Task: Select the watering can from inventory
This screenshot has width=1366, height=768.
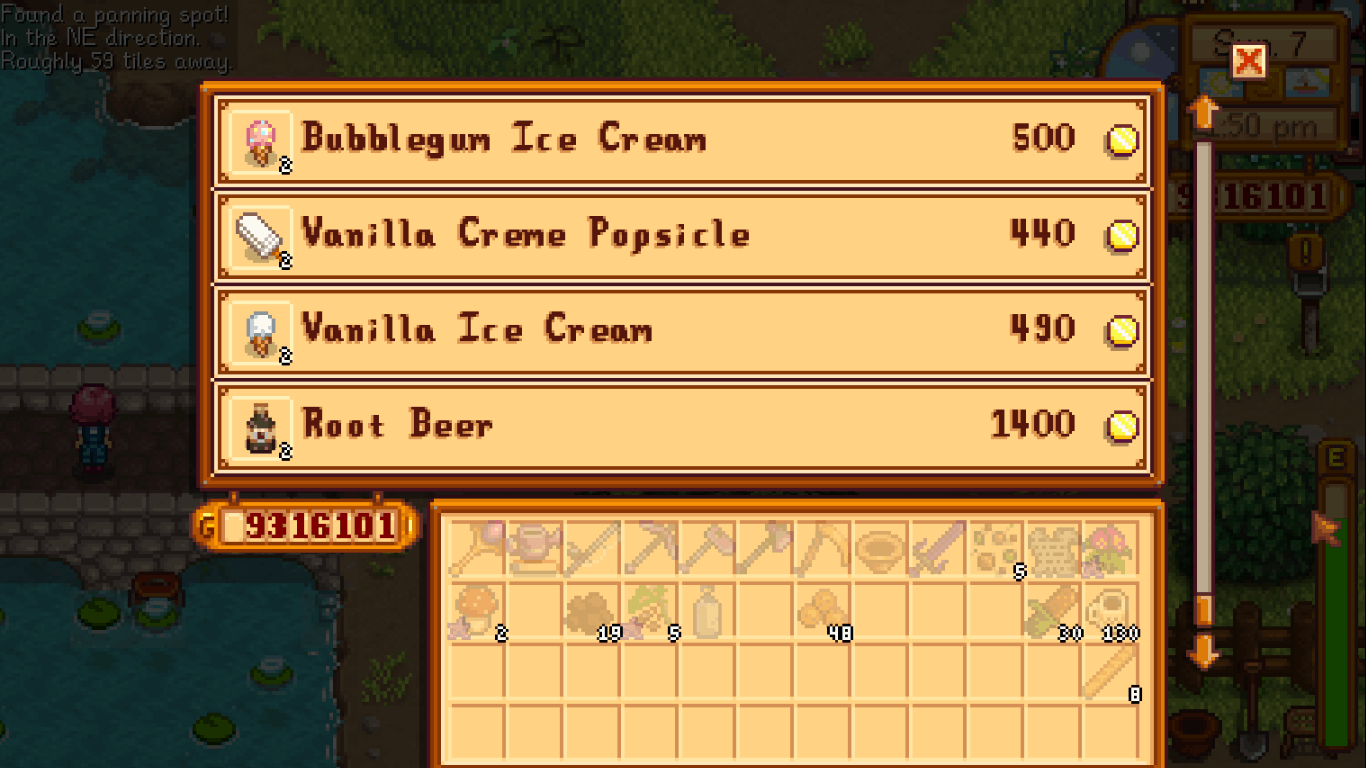Action: (536, 545)
